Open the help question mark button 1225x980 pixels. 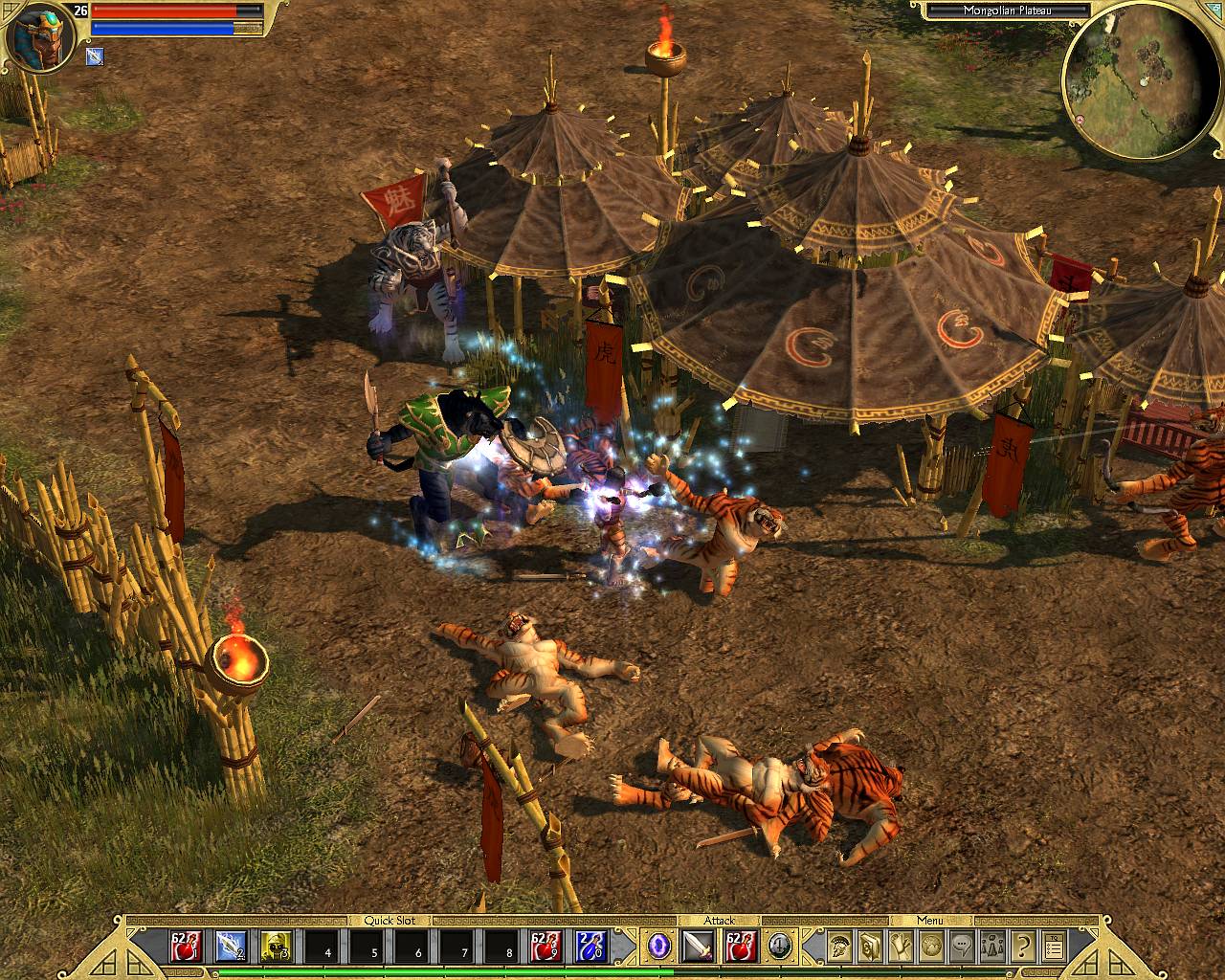[1023, 947]
